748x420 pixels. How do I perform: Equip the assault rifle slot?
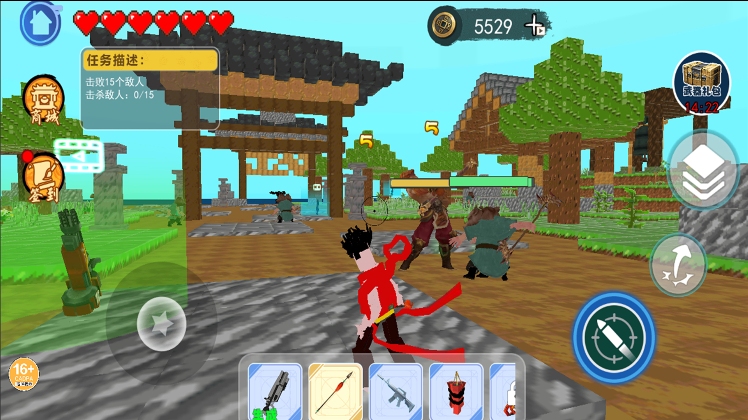[395, 391]
